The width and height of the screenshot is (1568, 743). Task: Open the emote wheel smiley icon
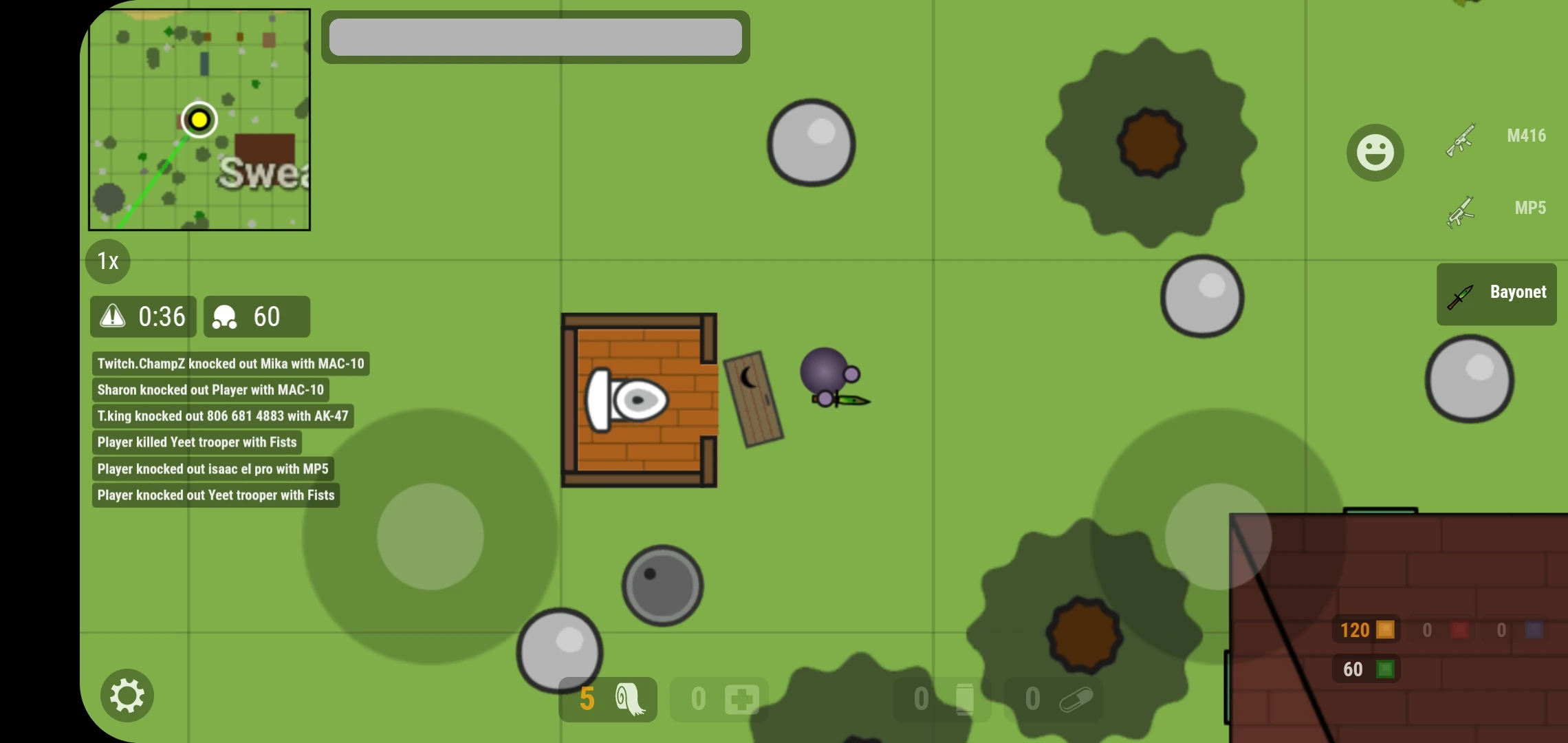coord(1374,152)
